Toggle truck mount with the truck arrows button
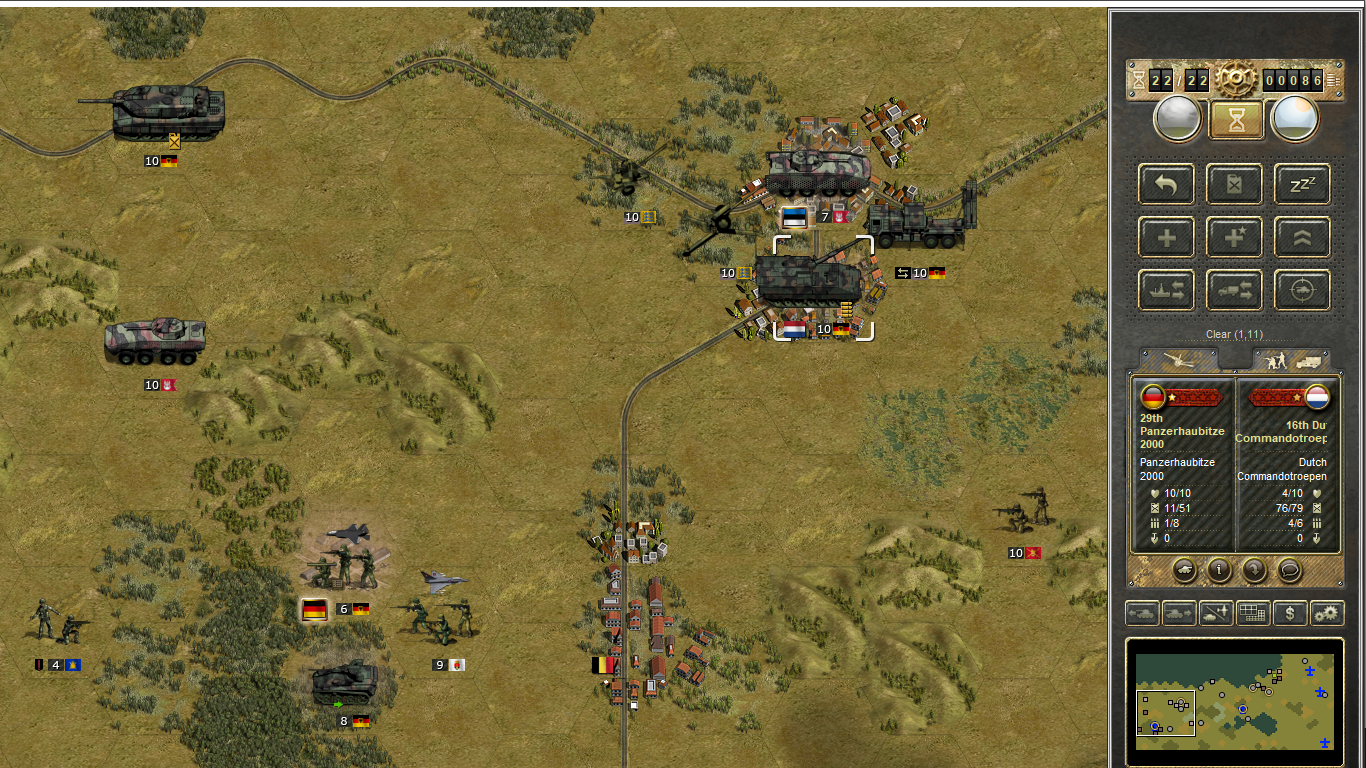 1234,290
